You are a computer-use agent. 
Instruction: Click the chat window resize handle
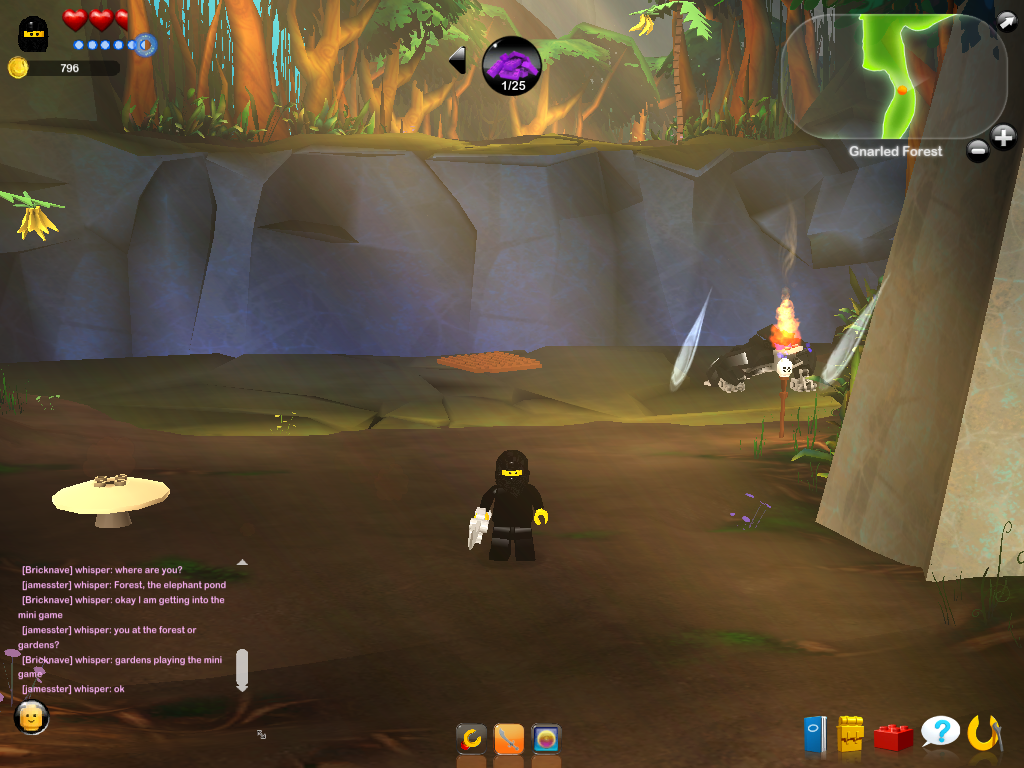pyautogui.click(x=261, y=734)
